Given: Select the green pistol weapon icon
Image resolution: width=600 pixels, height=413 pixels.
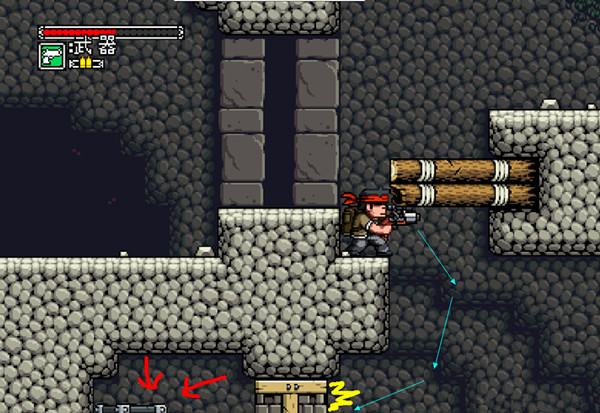Looking at the screenshot, I should [52, 56].
